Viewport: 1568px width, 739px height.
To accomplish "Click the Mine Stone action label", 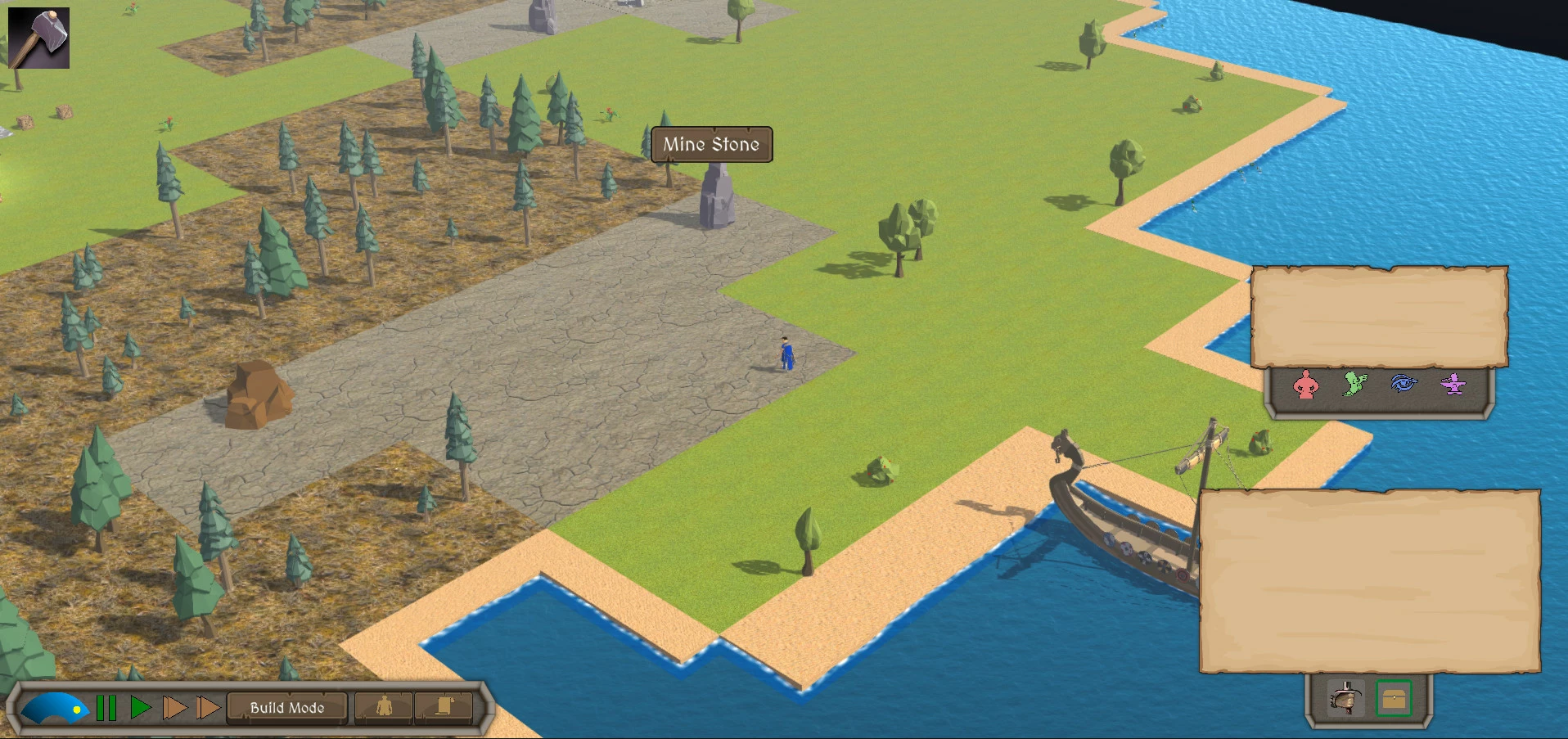I will point(711,145).
